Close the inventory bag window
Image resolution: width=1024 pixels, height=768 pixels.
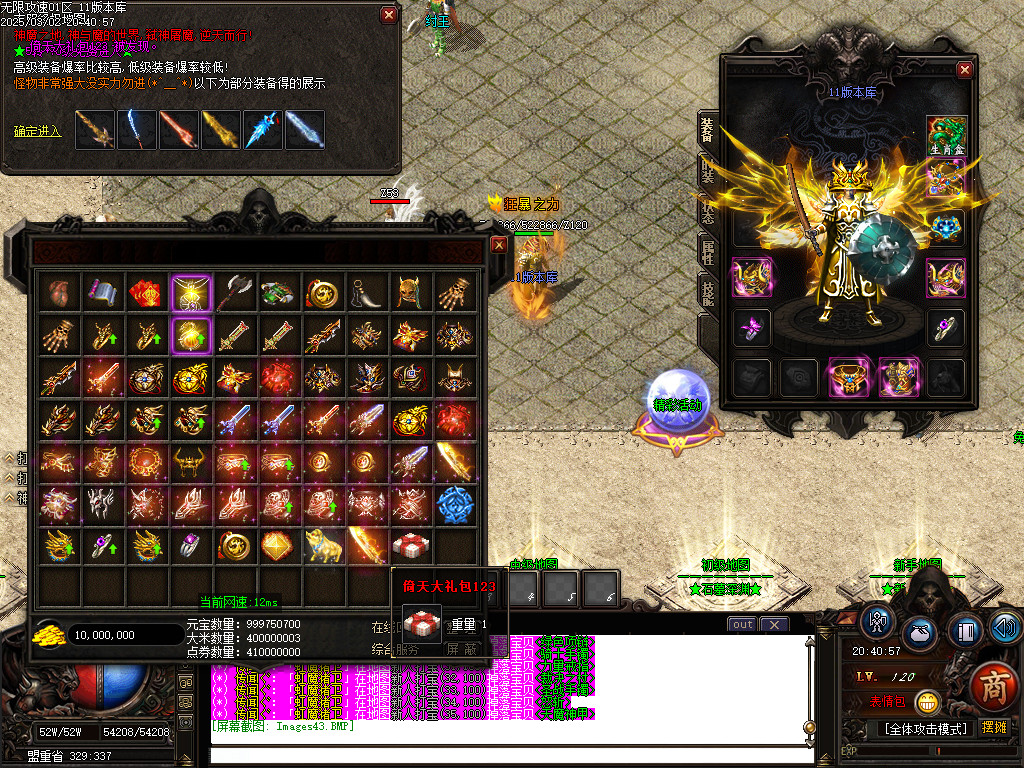tap(499, 244)
